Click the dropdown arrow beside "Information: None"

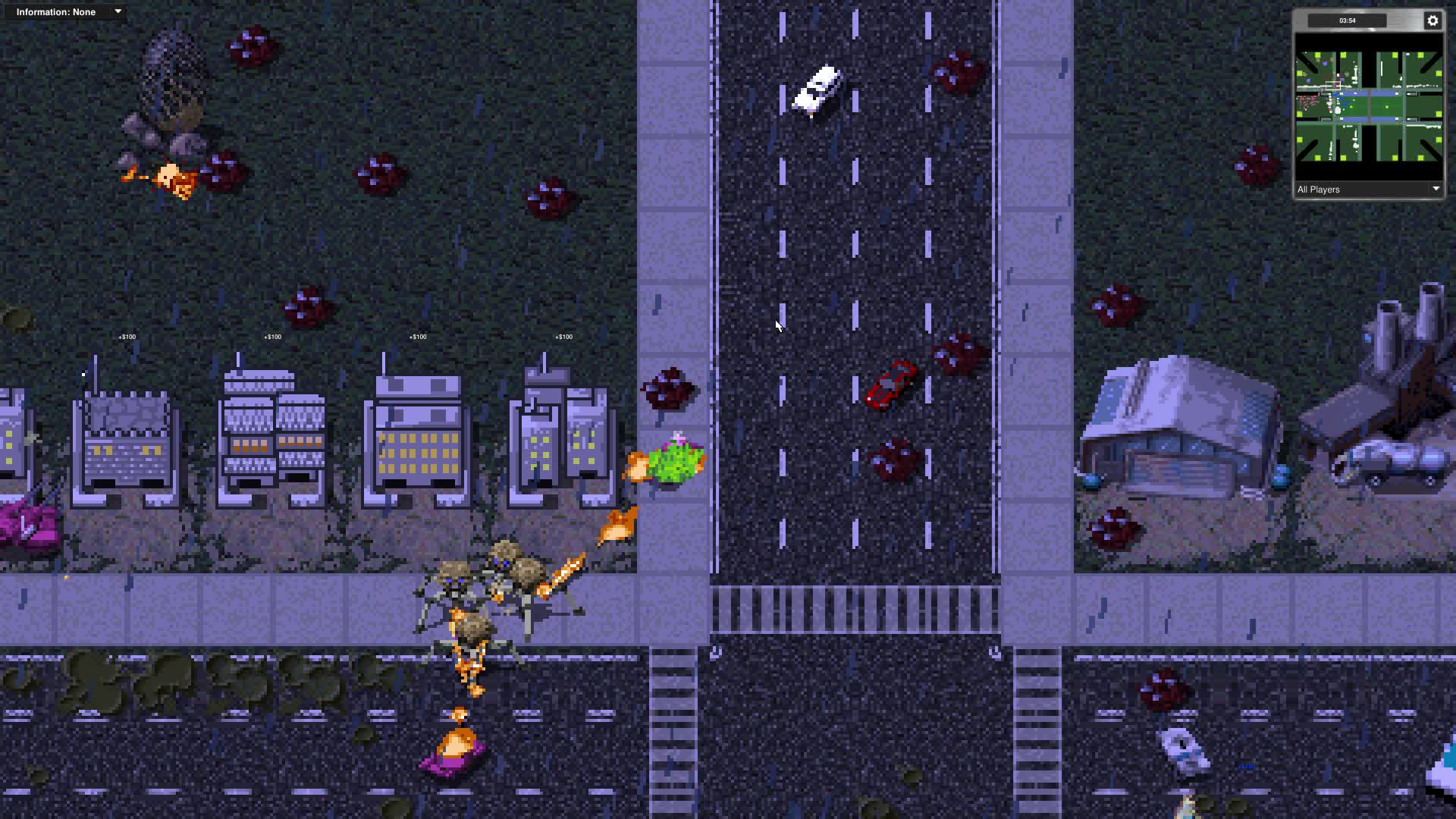[x=118, y=11]
